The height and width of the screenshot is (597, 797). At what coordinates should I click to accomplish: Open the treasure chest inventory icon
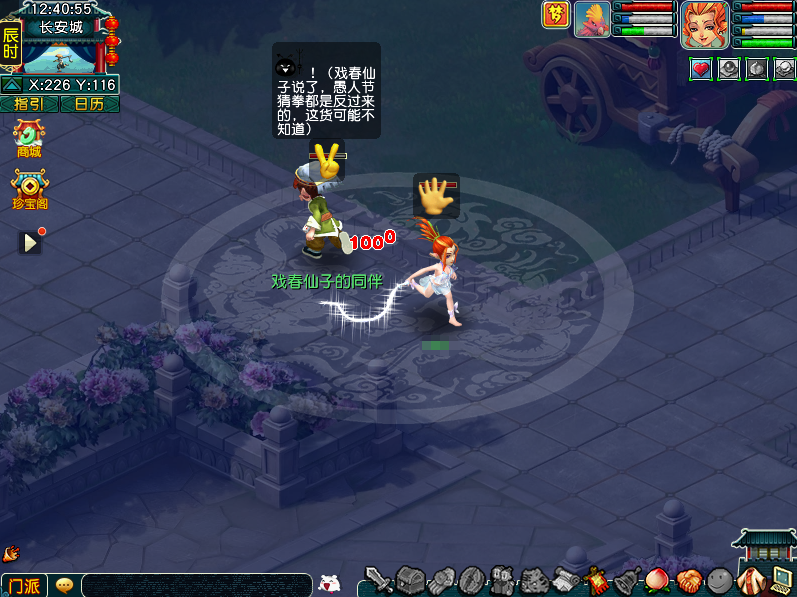coord(410,579)
